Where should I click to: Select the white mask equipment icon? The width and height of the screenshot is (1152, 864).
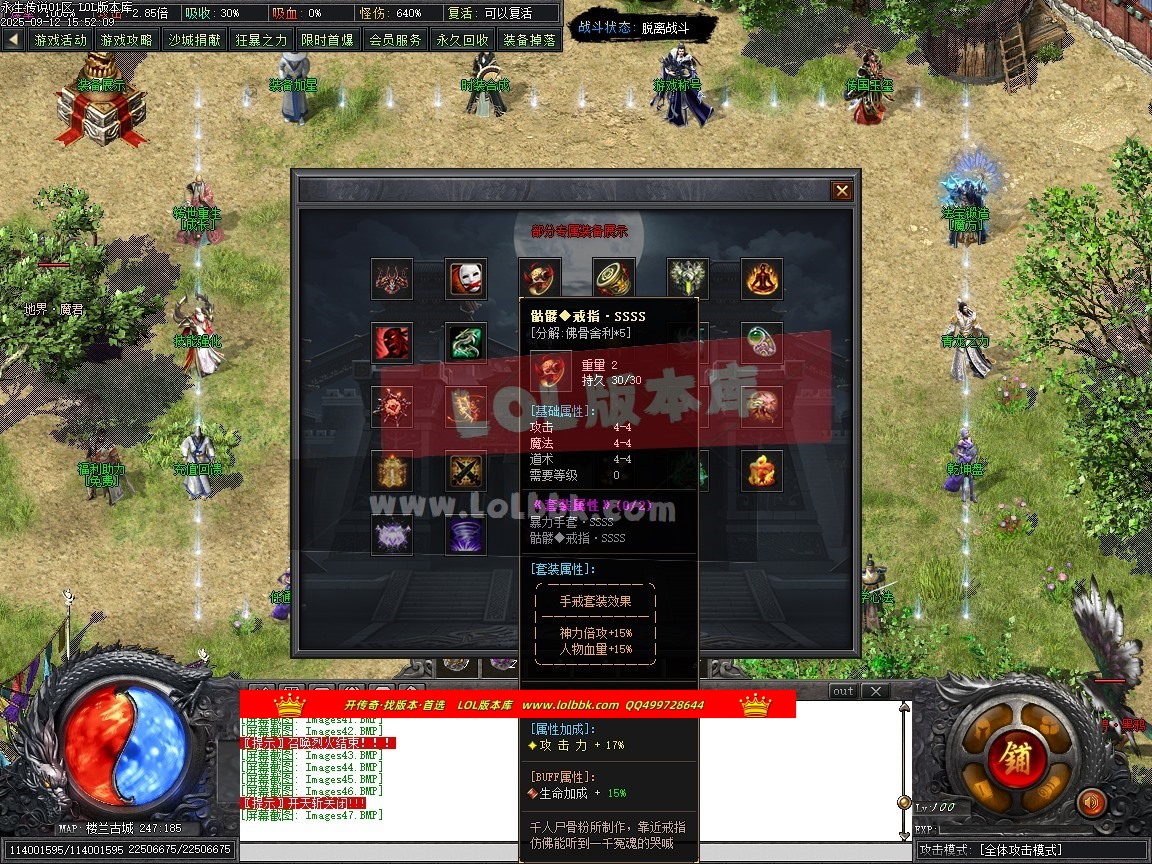point(466,279)
